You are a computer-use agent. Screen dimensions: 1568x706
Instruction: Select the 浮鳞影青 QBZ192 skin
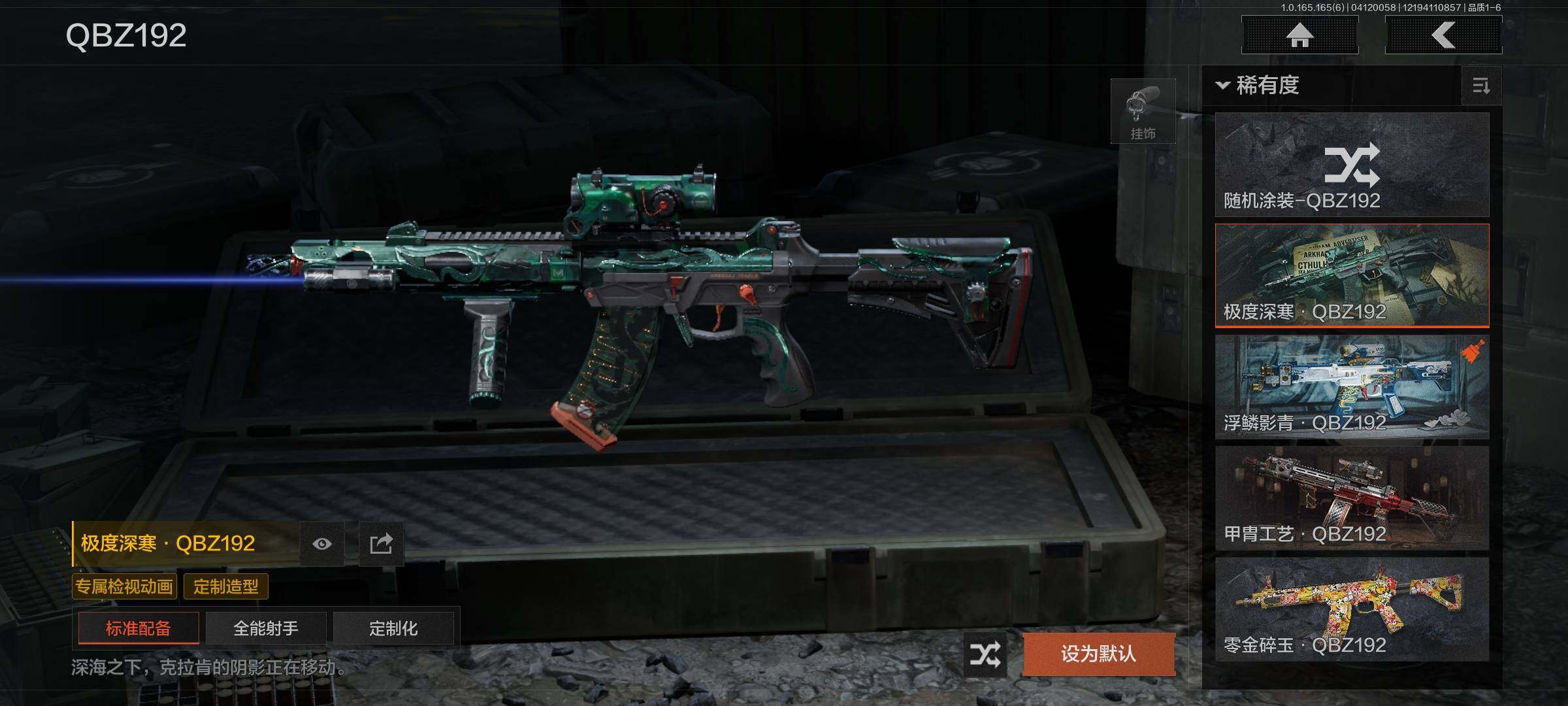click(1352, 387)
